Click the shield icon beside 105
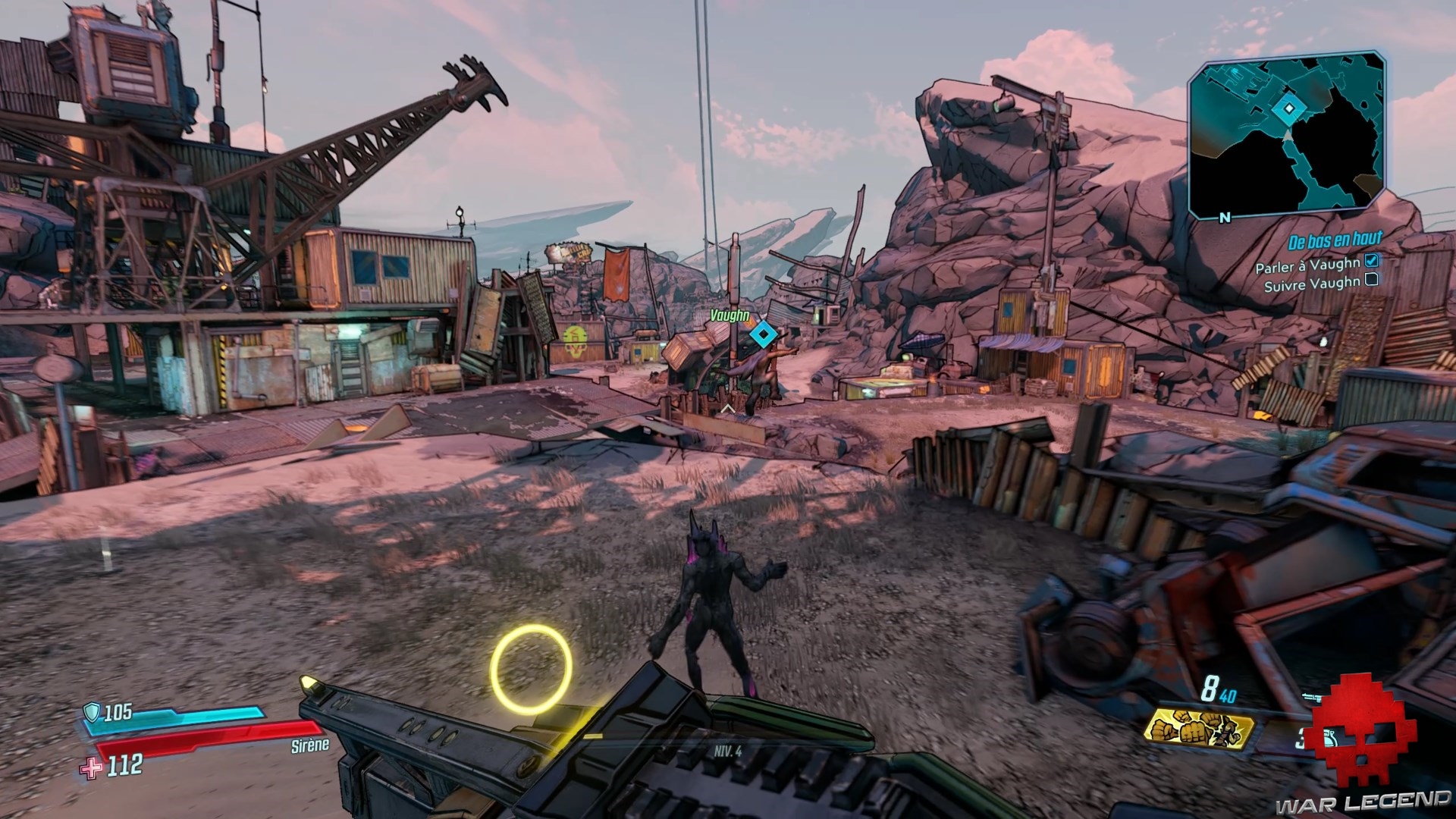 pos(92,711)
